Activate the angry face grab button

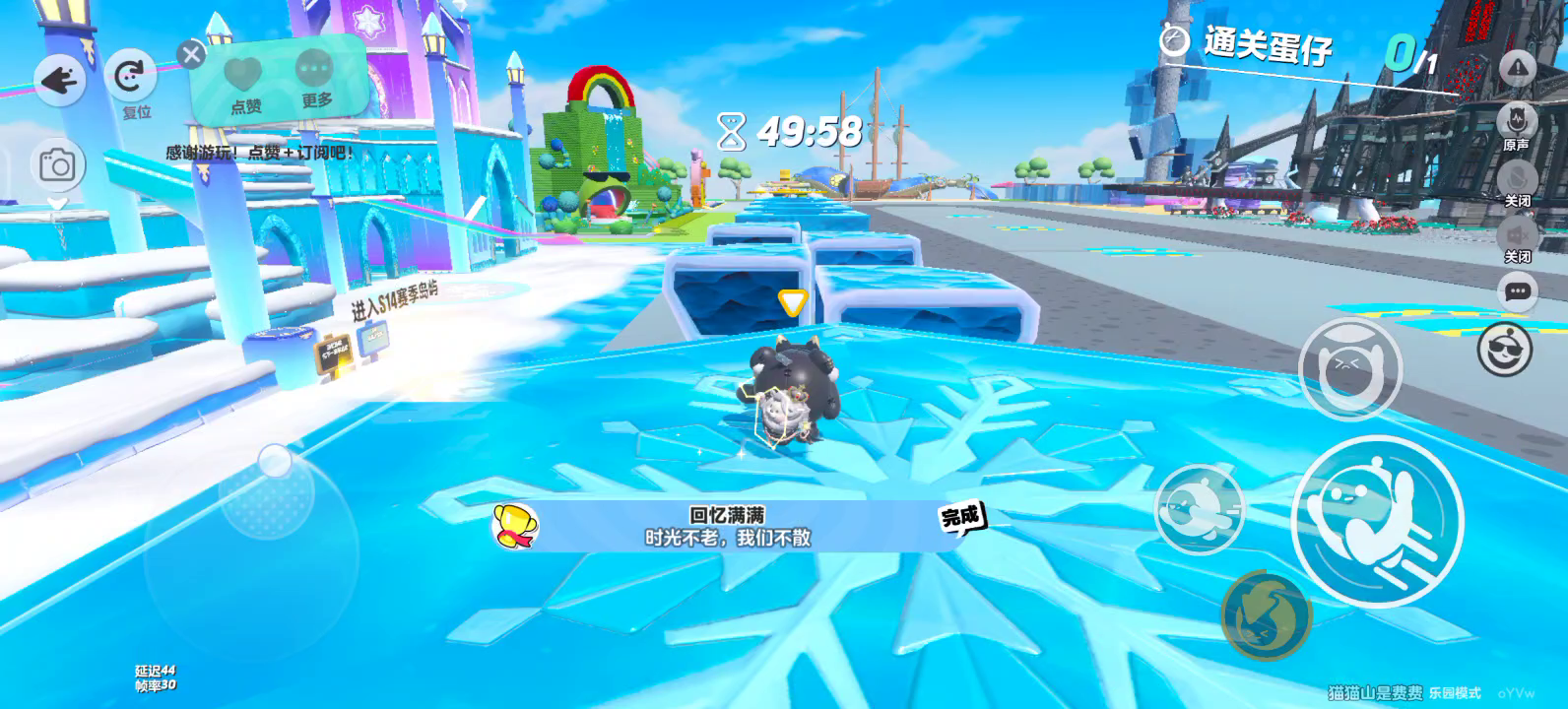(1348, 367)
